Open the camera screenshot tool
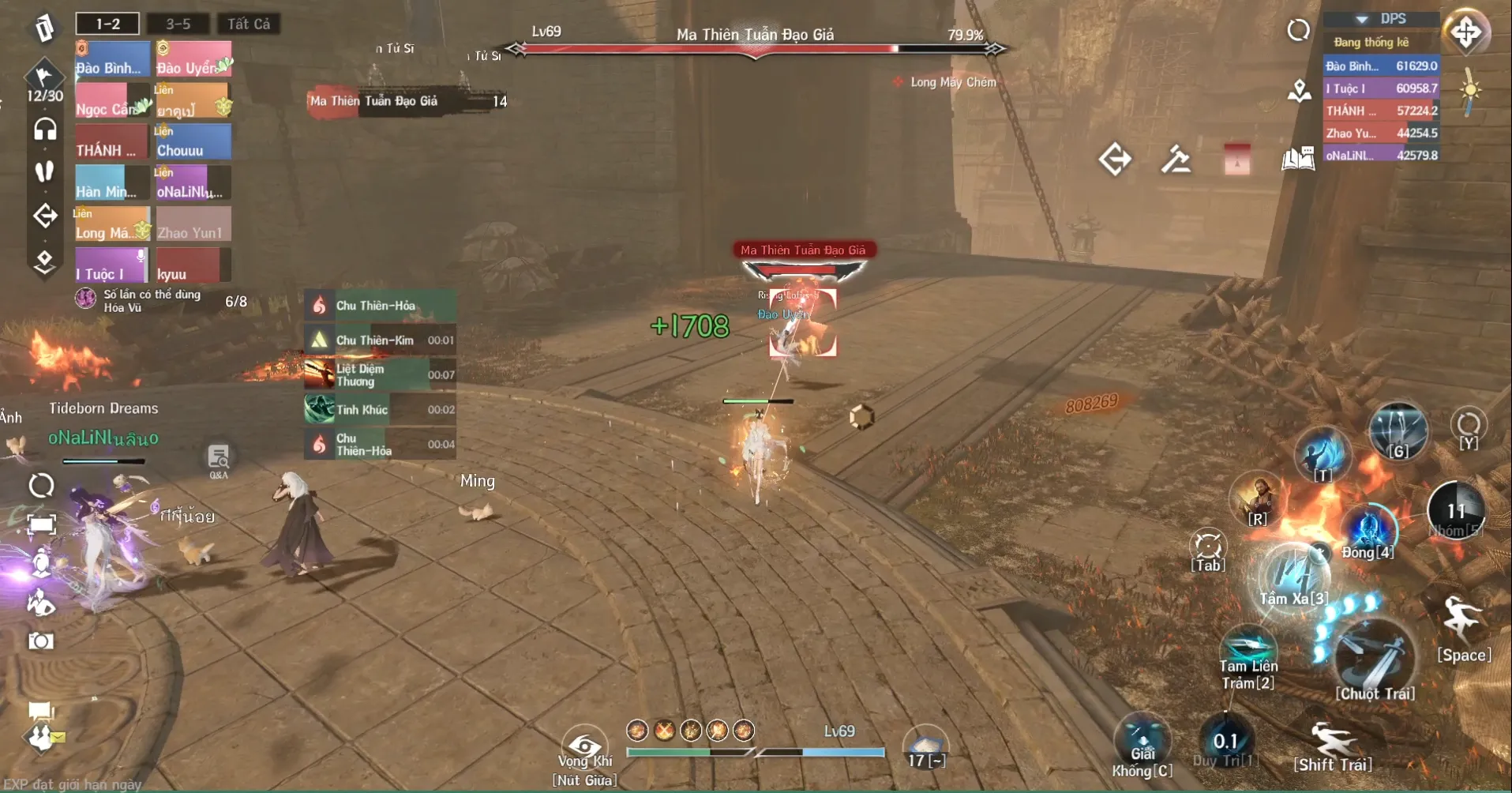Image resolution: width=1512 pixels, height=793 pixels. click(x=41, y=641)
